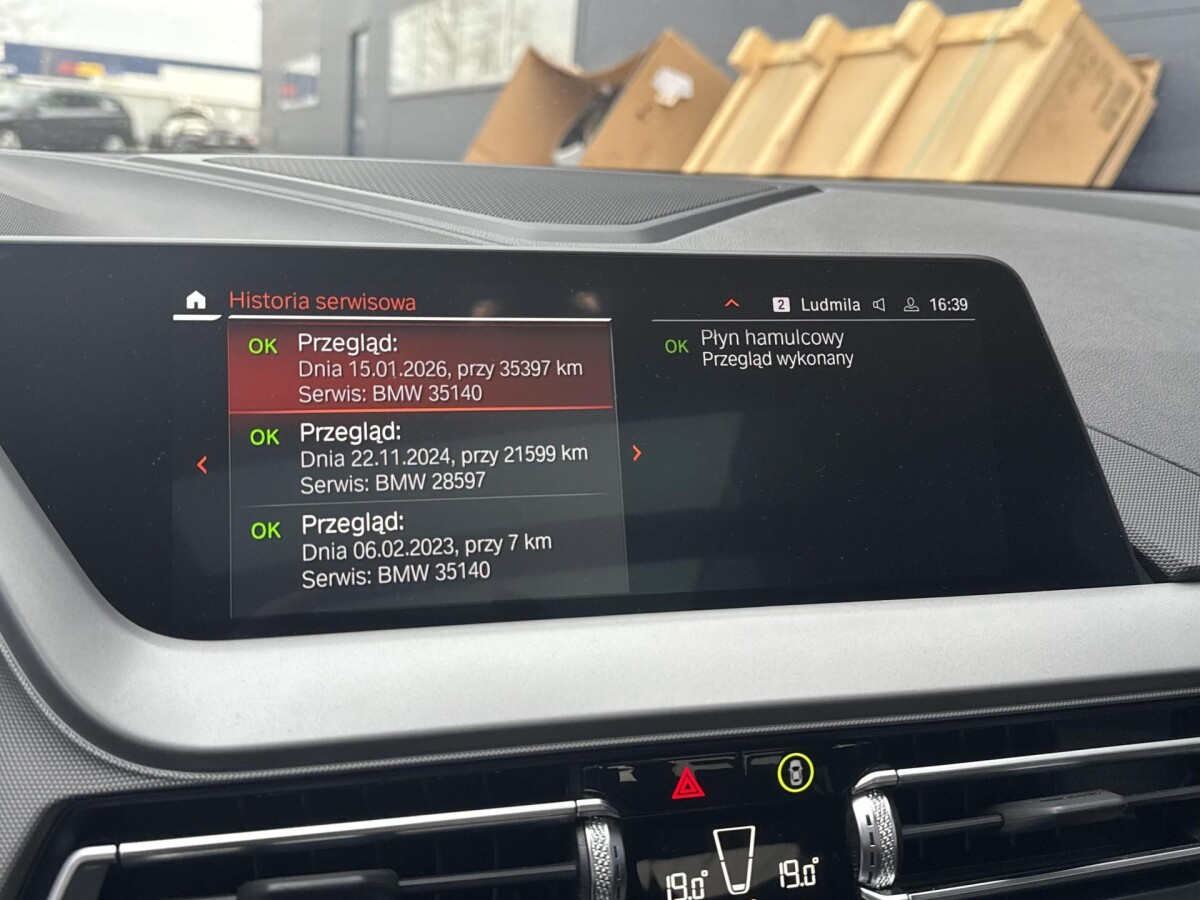Tap the speaker icon in the status bar
This screenshot has width=1200, height=900.
[x=879, y=305]
